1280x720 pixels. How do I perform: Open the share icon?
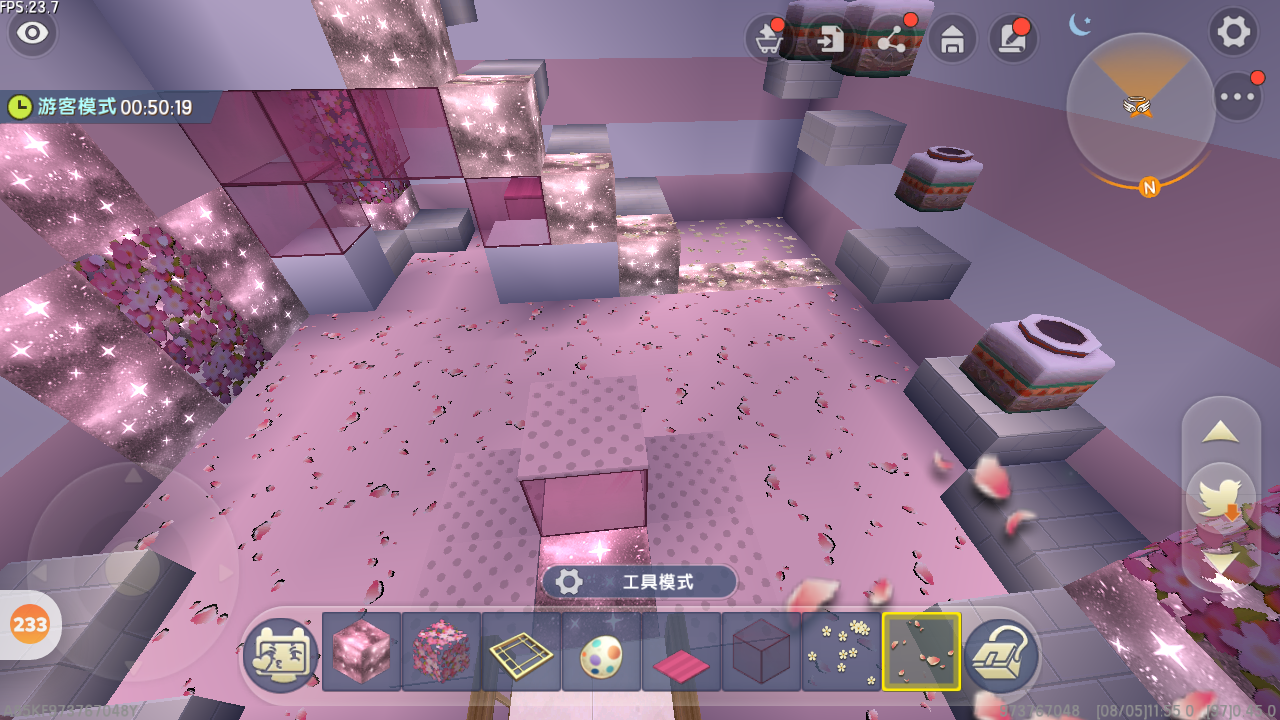click(x=891, y=40)
